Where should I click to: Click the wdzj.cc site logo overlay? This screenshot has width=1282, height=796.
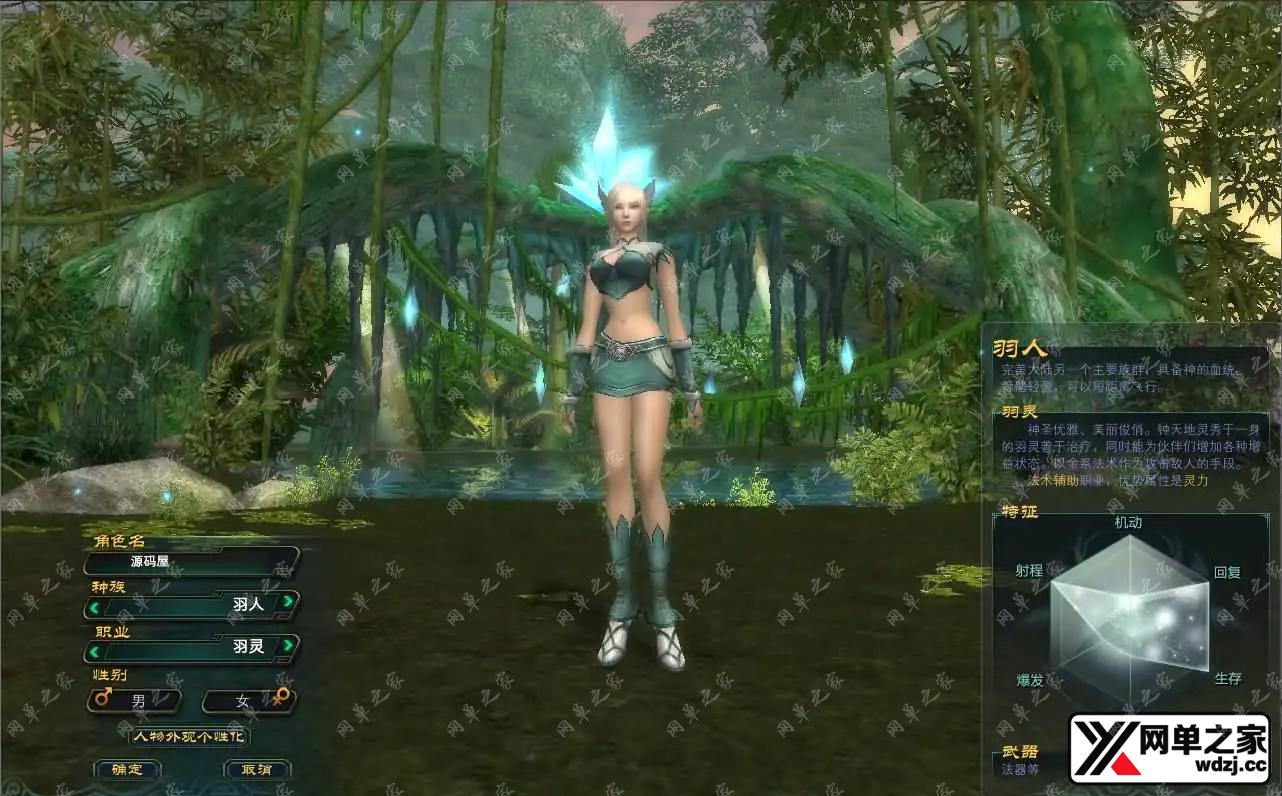coord(1169,748)
